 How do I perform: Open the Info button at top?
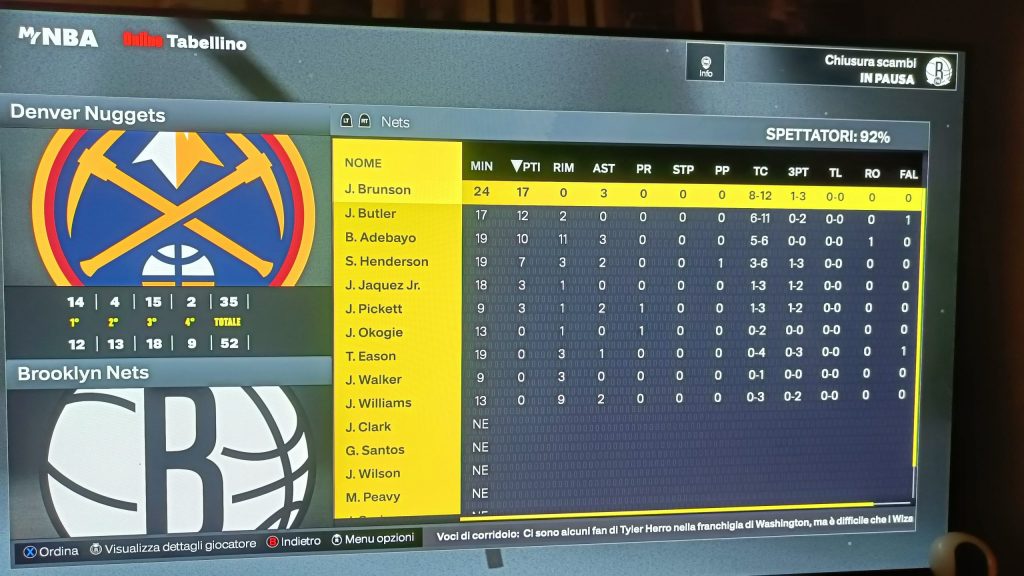(x=705, y=64)
